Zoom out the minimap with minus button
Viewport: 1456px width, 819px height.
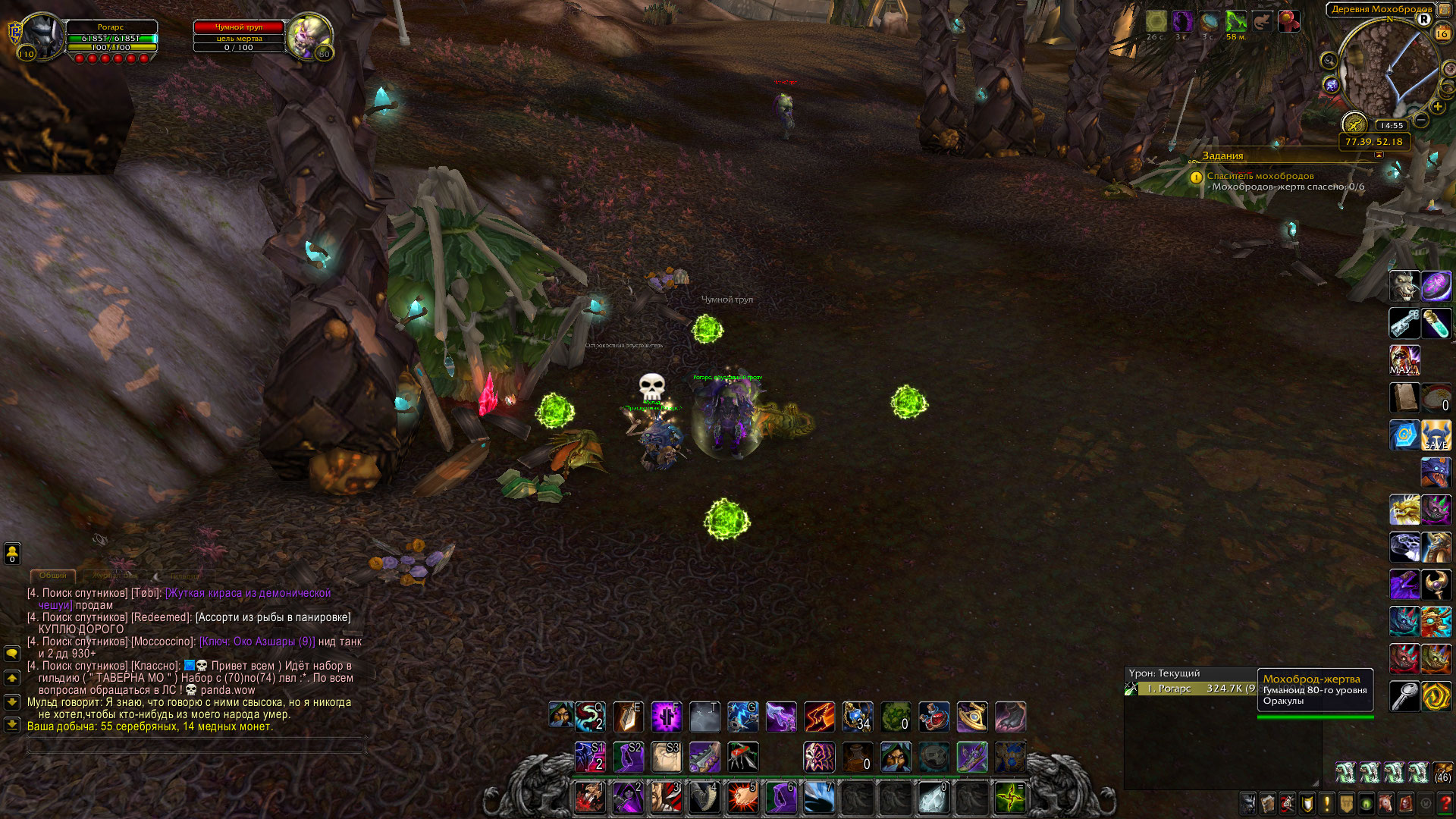pyautogui.click(x=1421, y=120)
